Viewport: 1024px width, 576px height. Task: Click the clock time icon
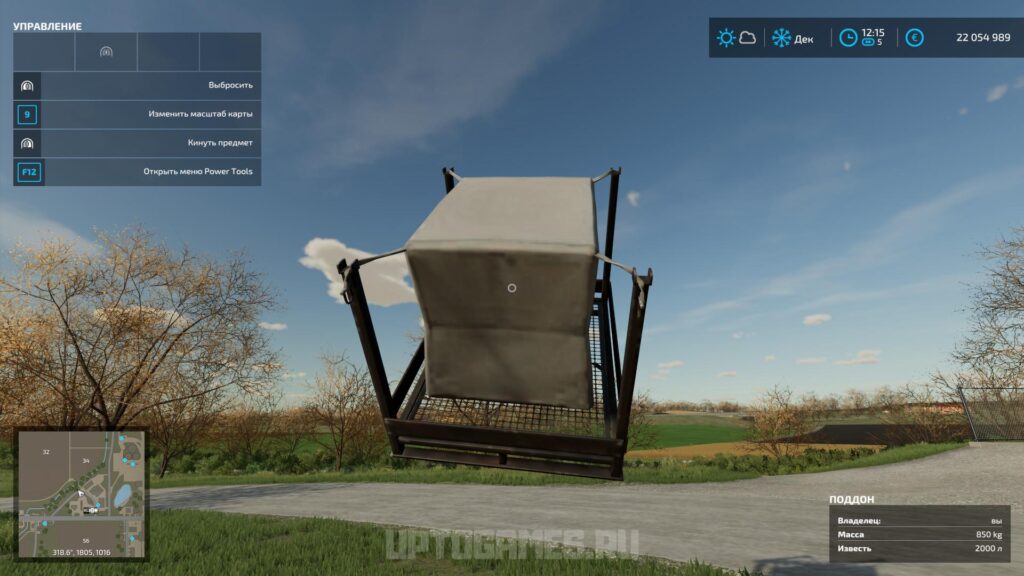[848, 38]
